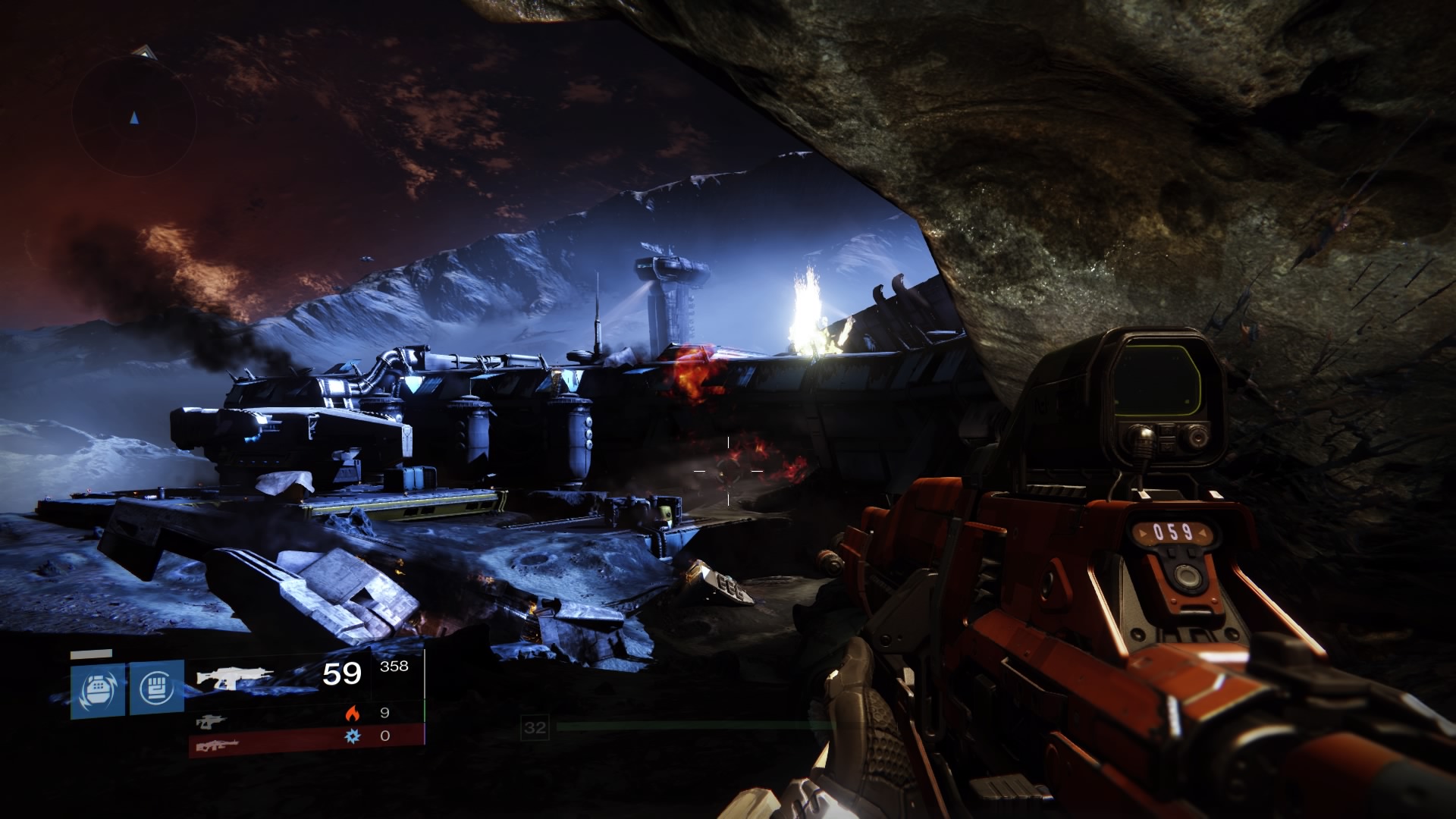Choose the heavy weapon in the red row
Screen dimensions: 1456x819
point(218,745)
